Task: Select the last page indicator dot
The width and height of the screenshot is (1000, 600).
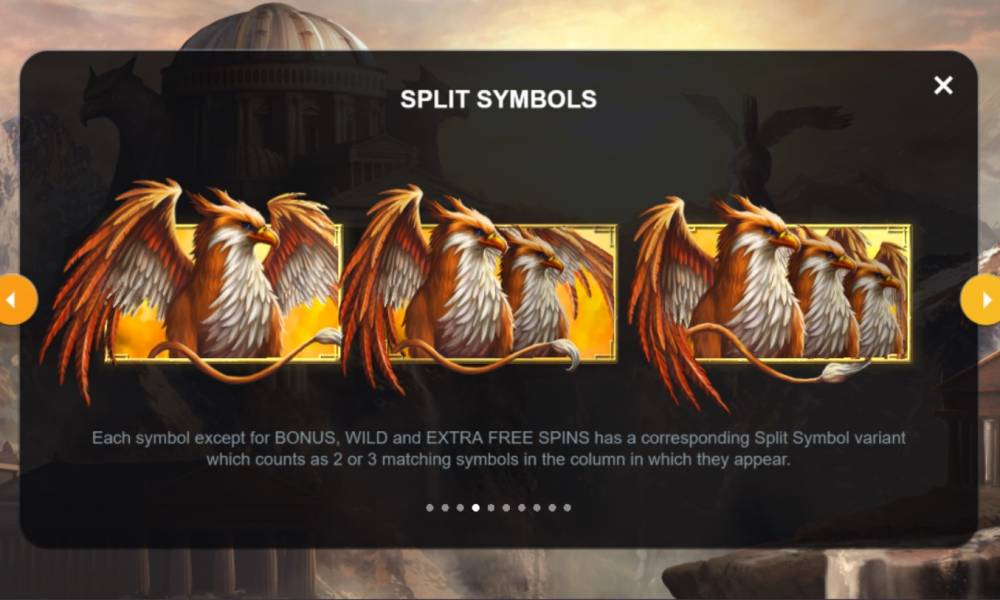Action: 567,508
